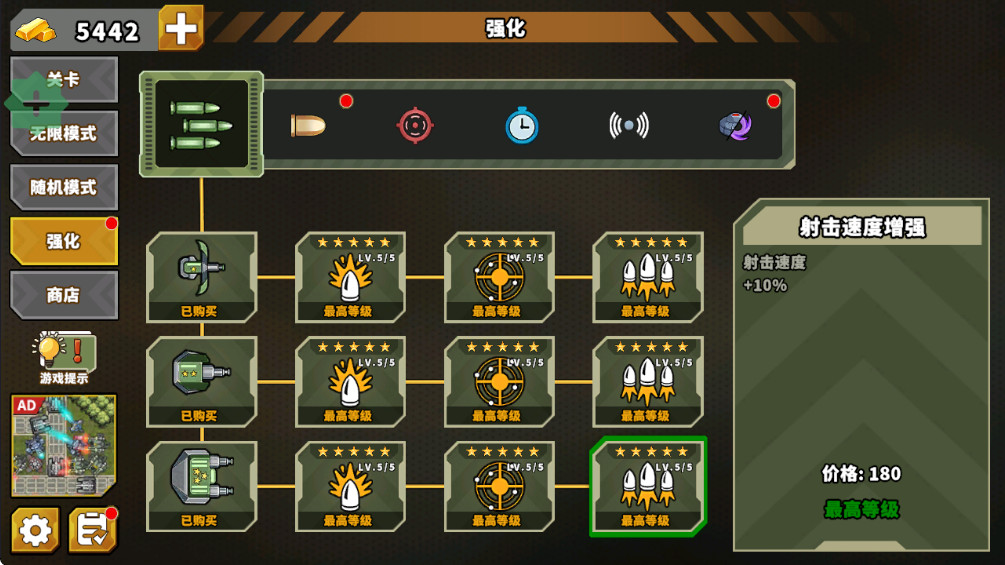Select the twin-barrel heavy turret tile
The height and width of the screenshot is (565, 1005).
201,486
